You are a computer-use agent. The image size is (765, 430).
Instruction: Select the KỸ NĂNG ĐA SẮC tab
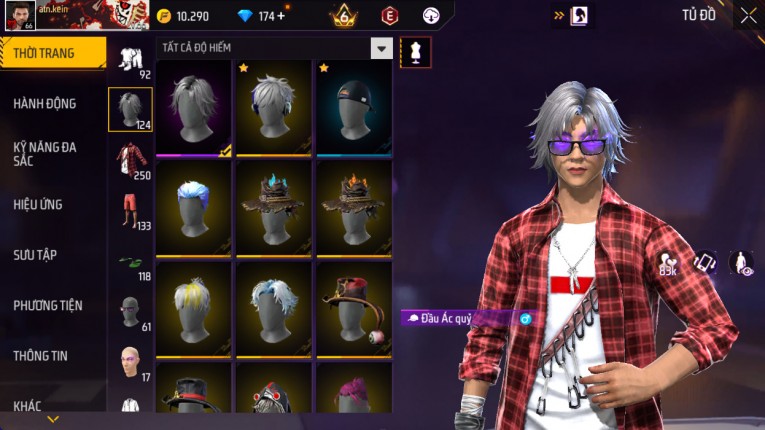point(45,153)
